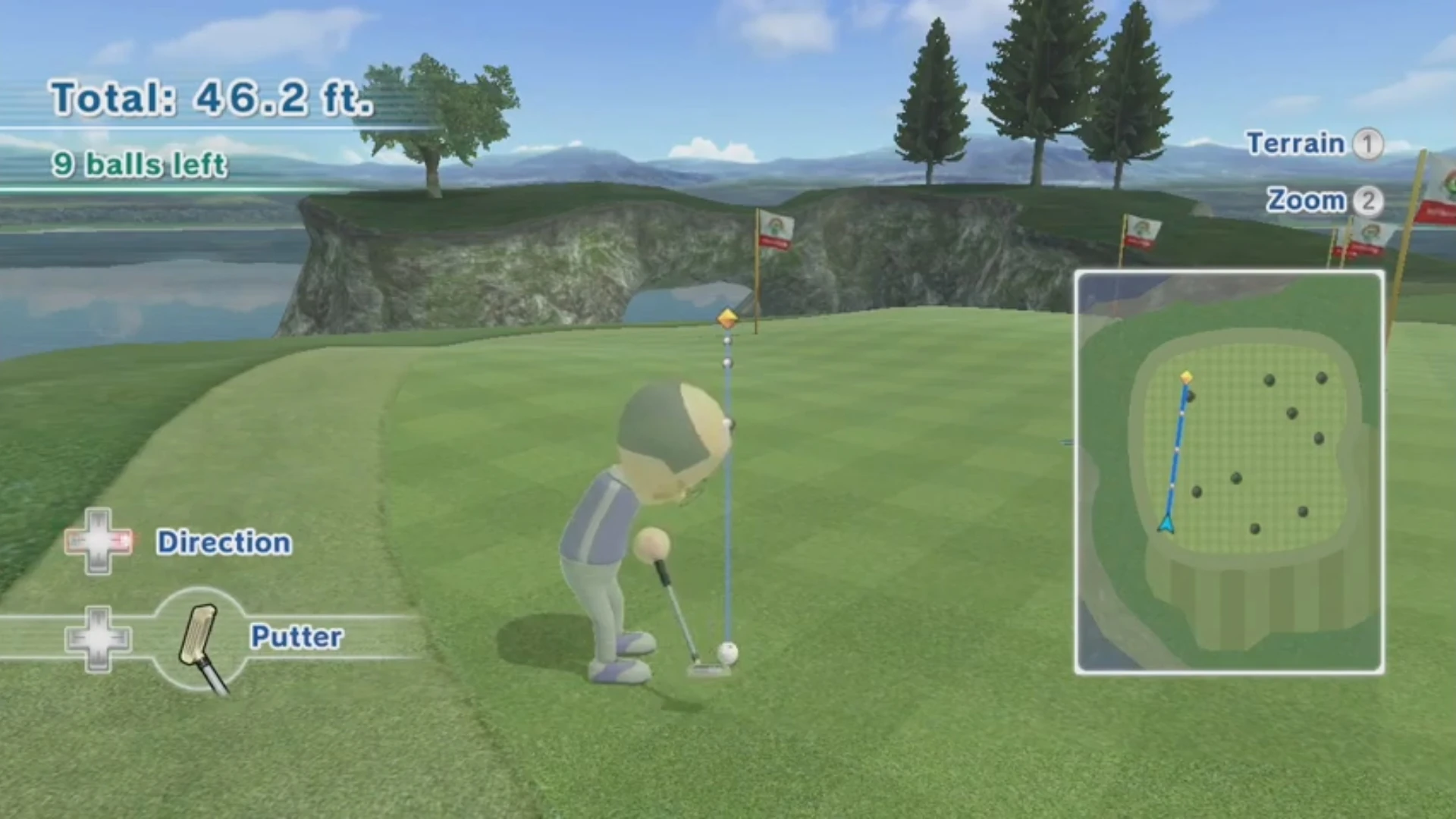
Task: Click the yellow flag marker on the minimap
Action: point(1185,375)
